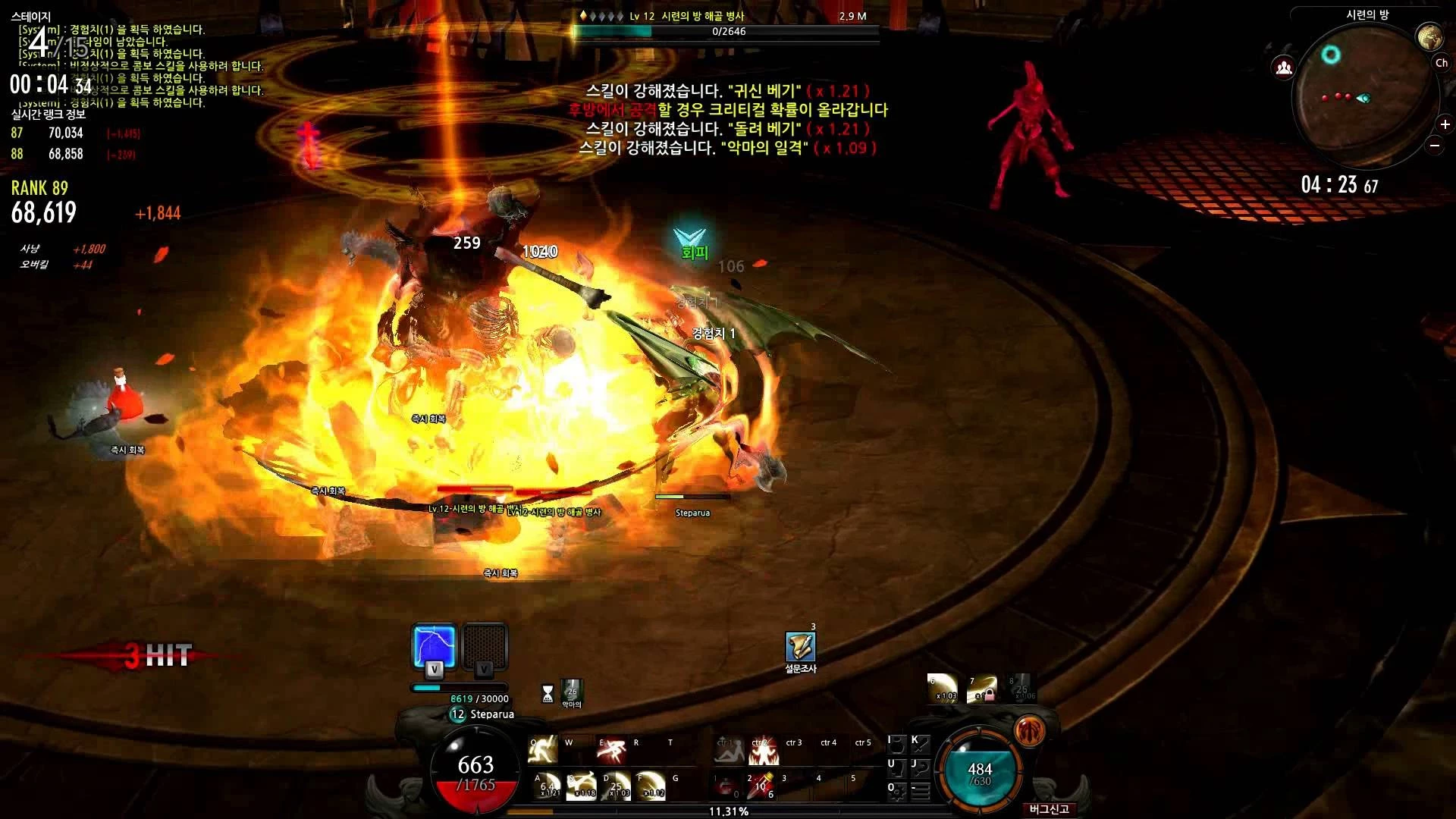Use the D slot skill
Screen dimensions: 1456x819
617,786
